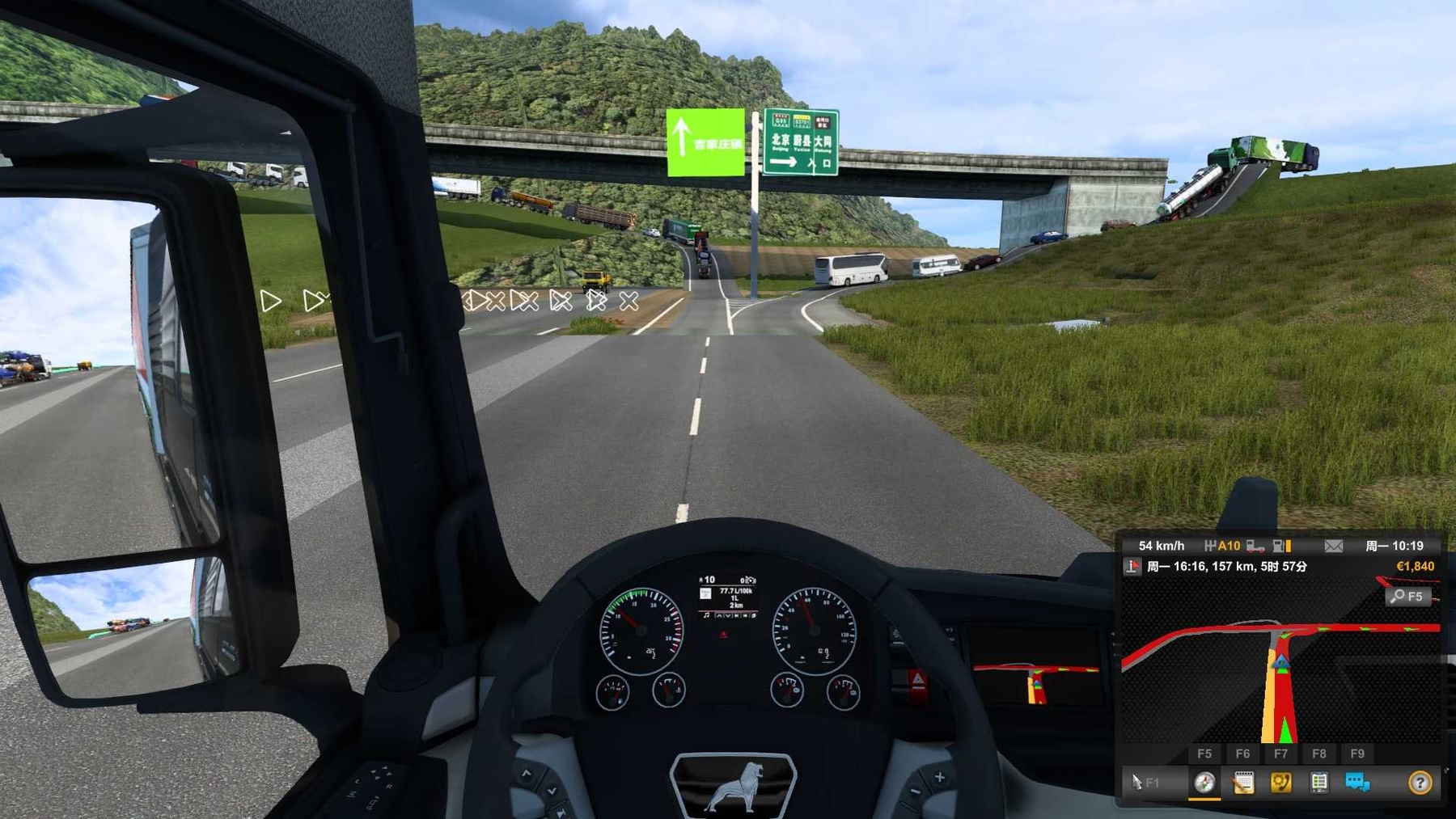Open the mail envelope icon
Screen dimensions: 1456x819
pos(1334,546)
